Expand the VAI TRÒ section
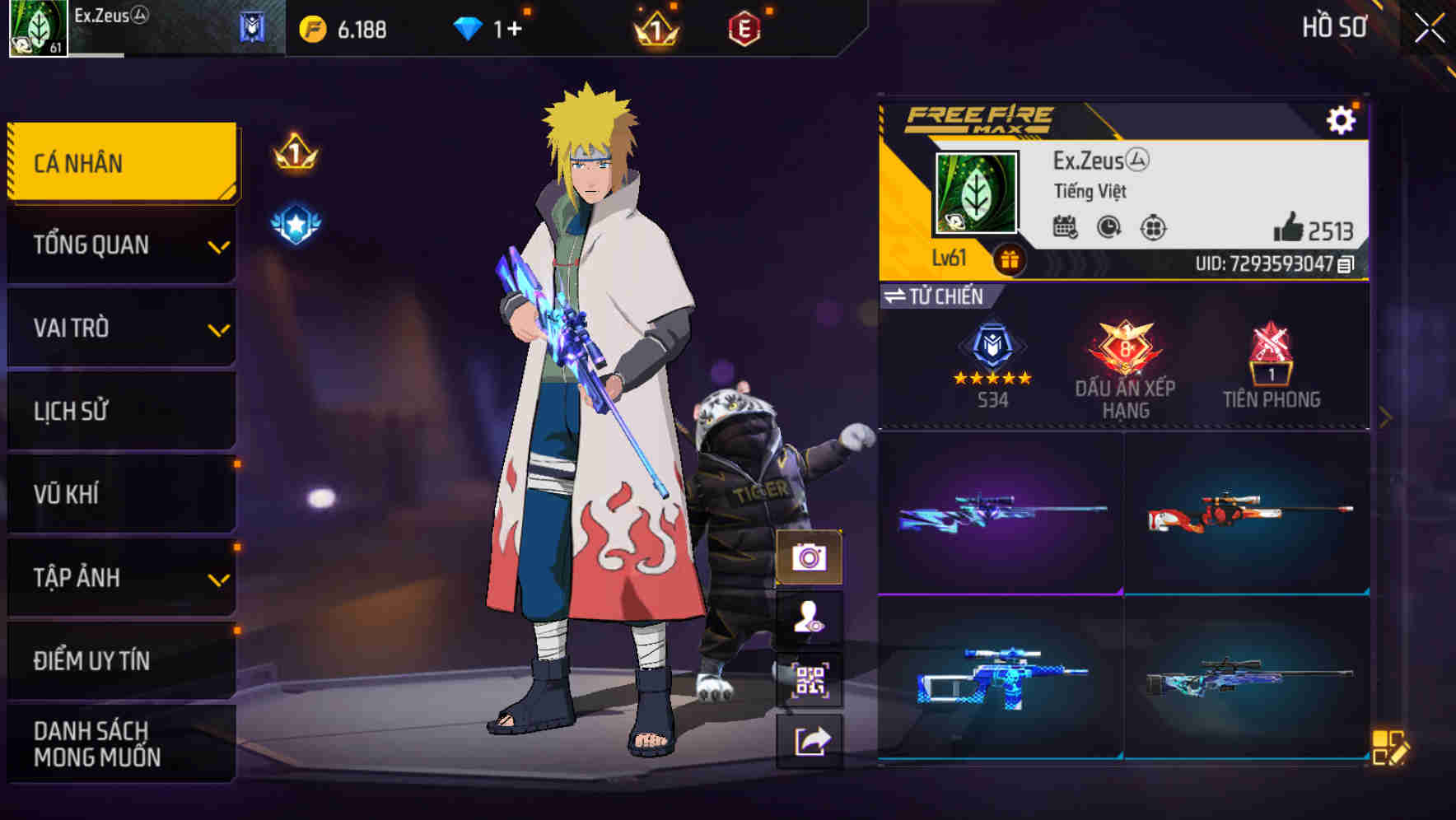The height and width of the screenshot is (820, 1456). pyautogui.click(x=120, y=328)
